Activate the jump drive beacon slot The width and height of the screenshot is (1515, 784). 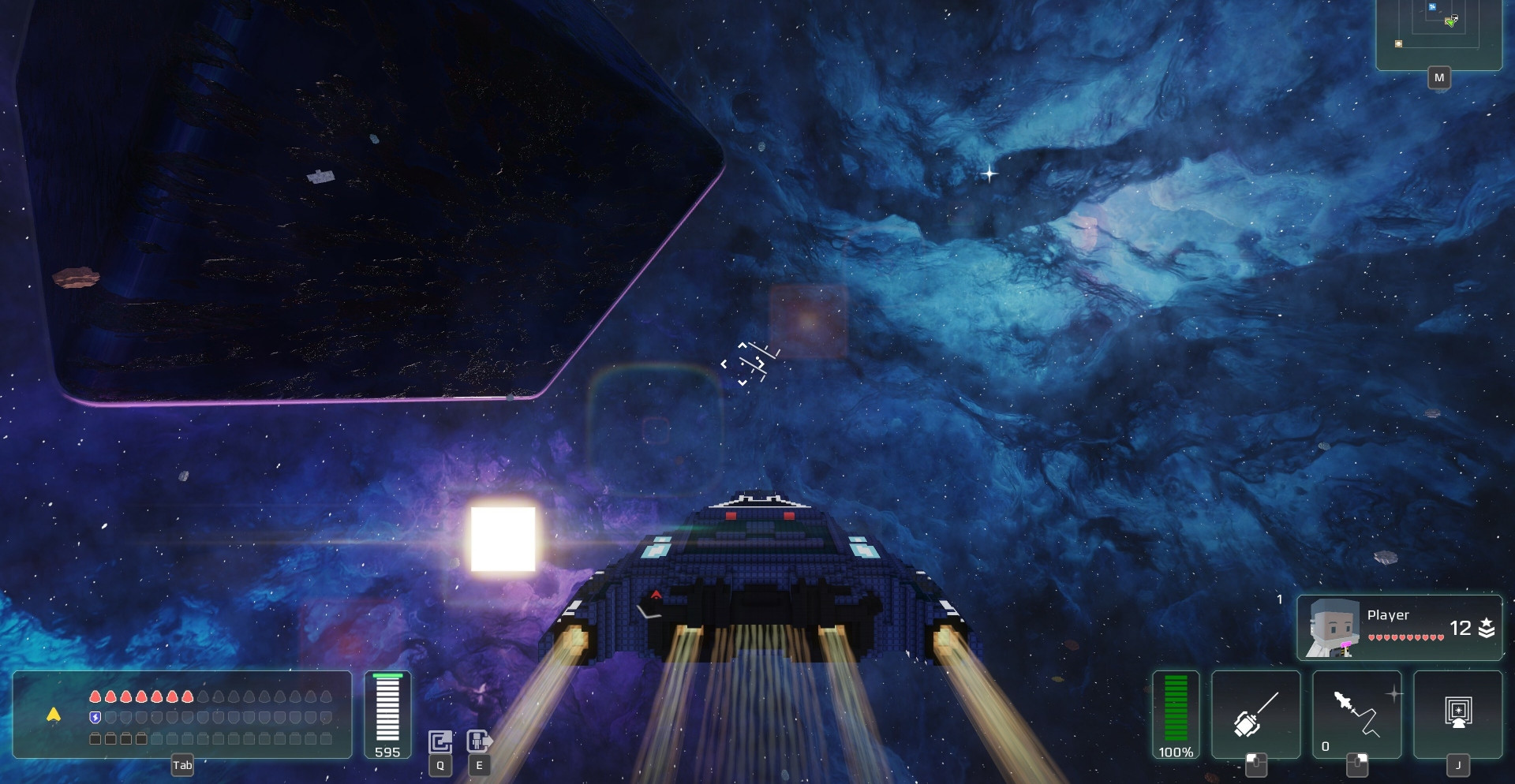[x=1457, y=714]
